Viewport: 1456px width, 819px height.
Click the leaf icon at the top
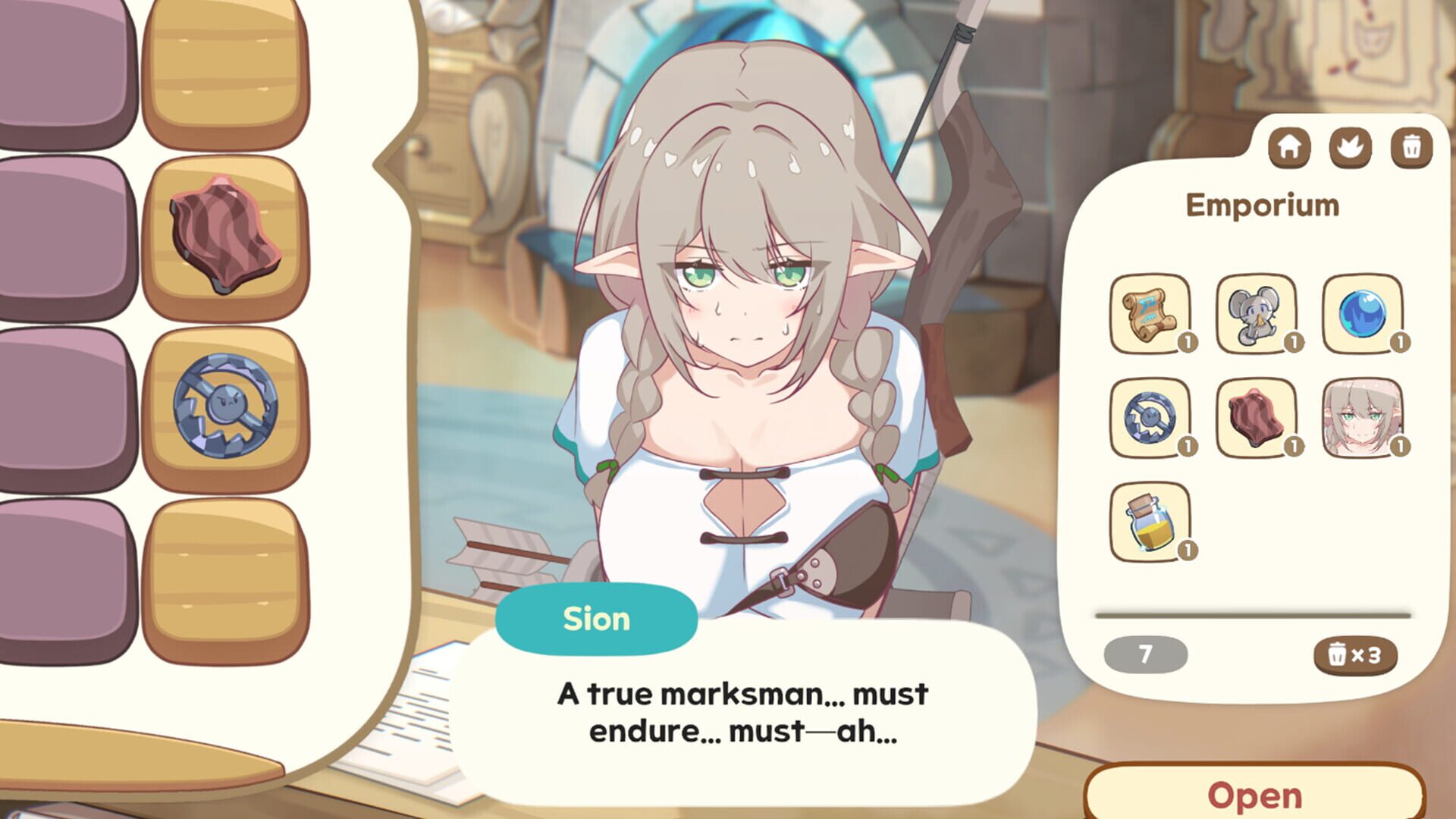[1350, 147]
